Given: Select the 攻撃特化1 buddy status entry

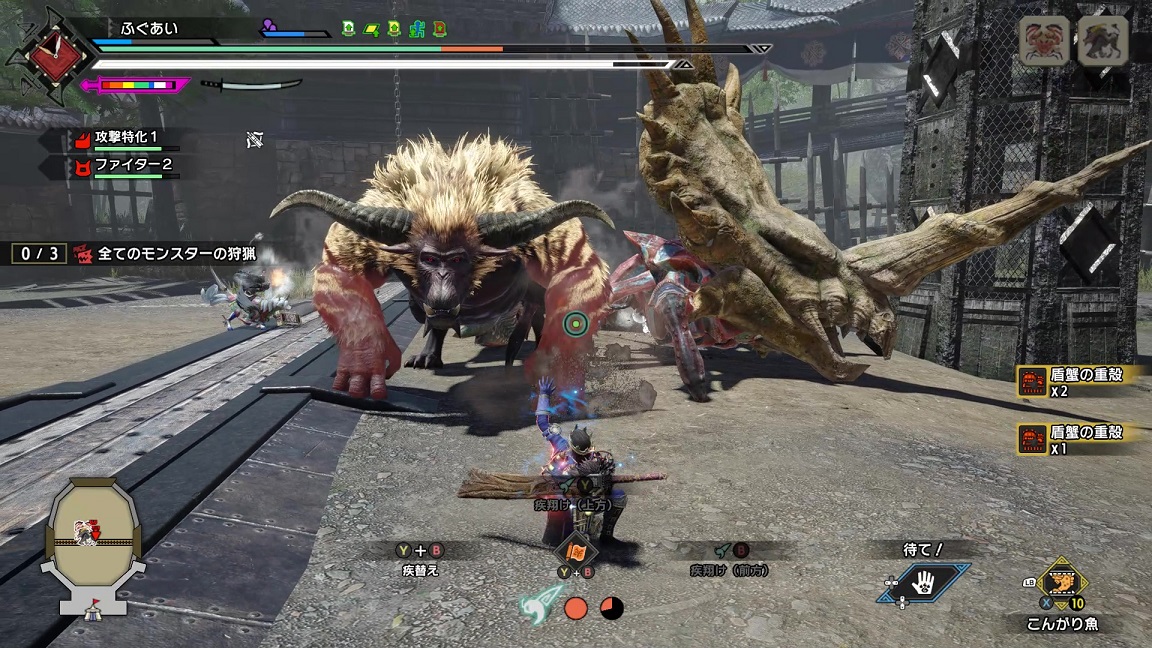Looking at the screenshot, I should [125, 138].
